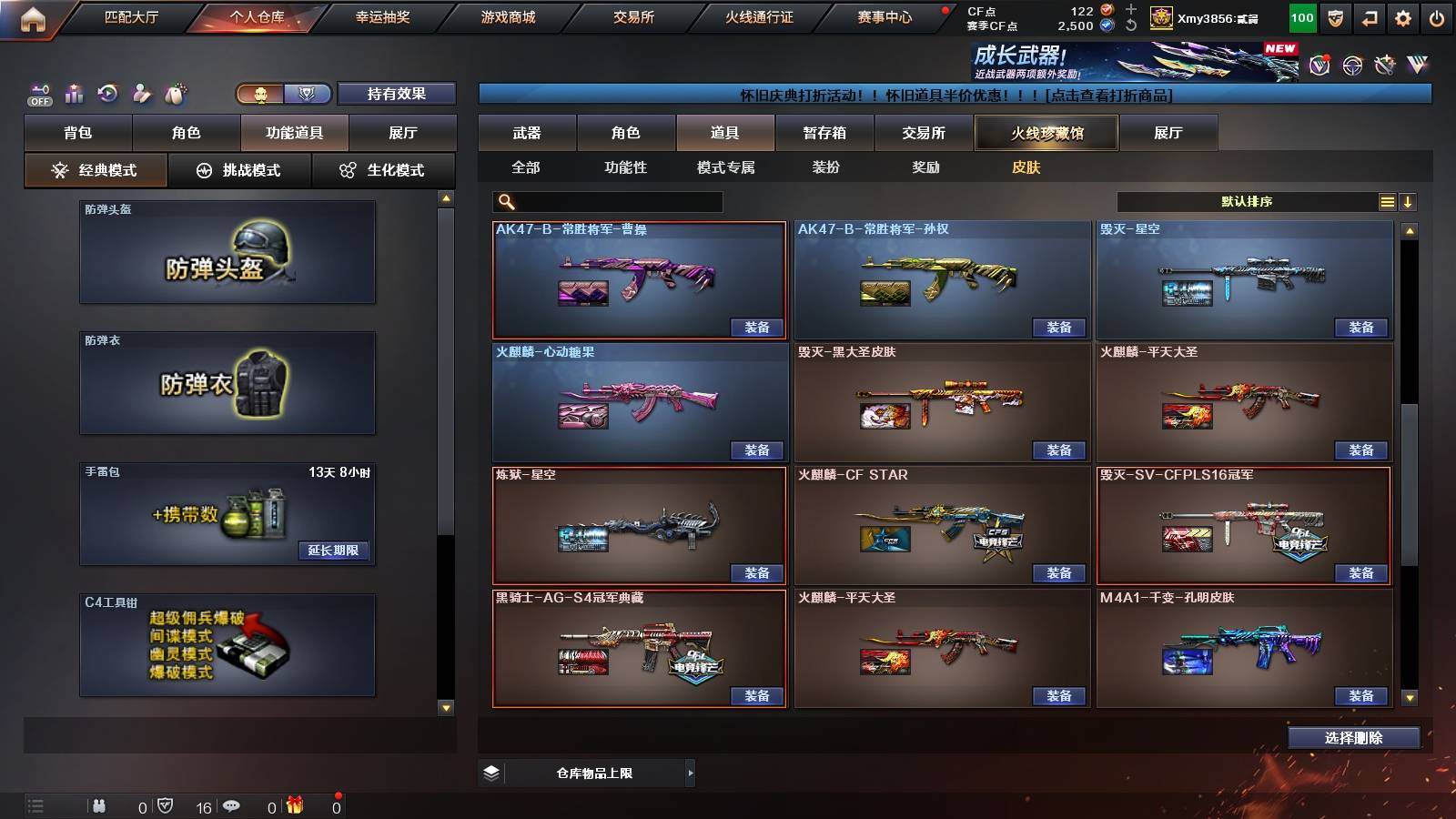The width and height of the screenshot is (1456, 819).
Task: Open the list view options icon beside the sort arrow
Action: [1386, 202]
